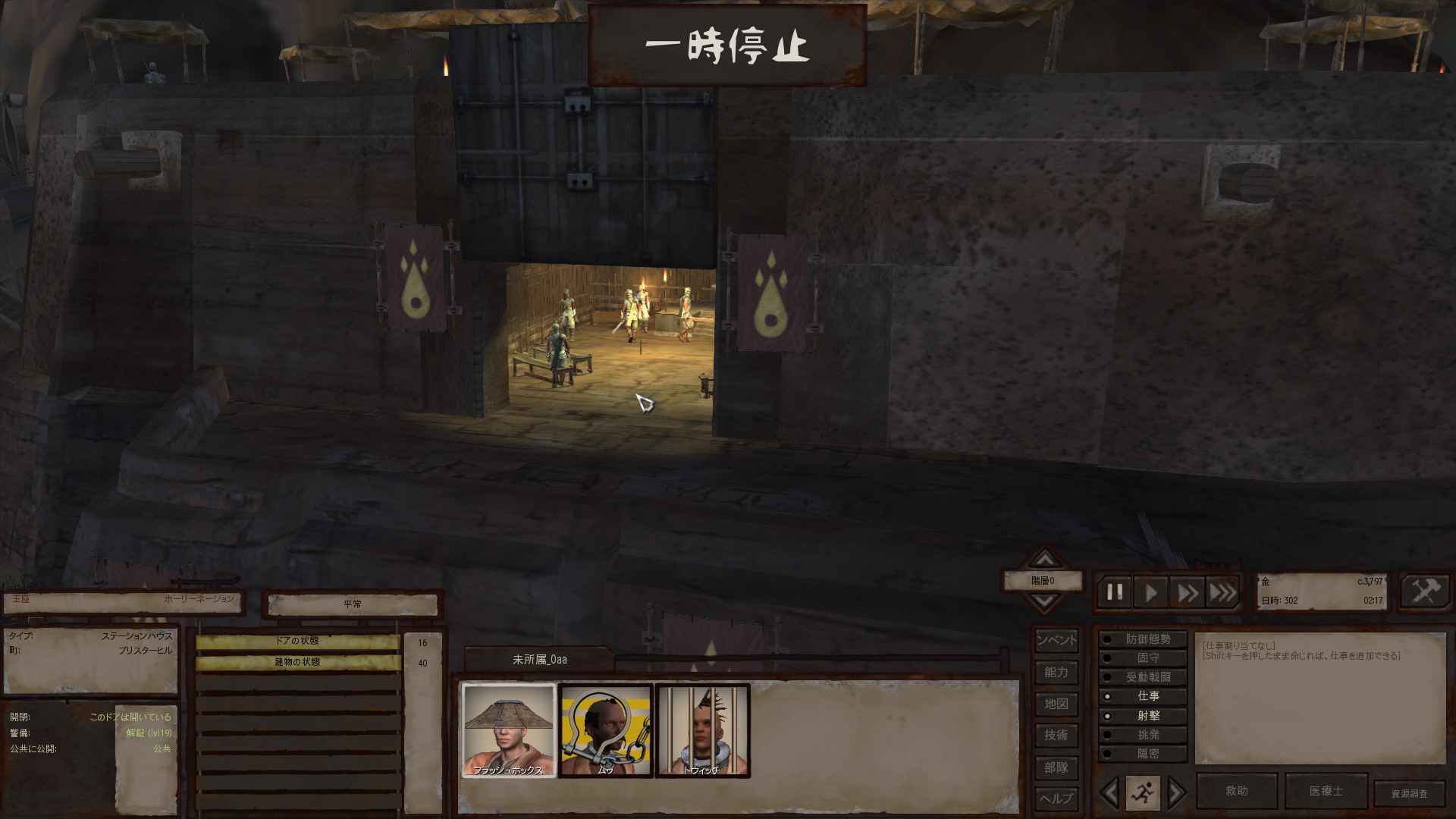Toggle the 固守 hold position option
The height and width of the screenshot is (819, 1456).
[1143, 658]
